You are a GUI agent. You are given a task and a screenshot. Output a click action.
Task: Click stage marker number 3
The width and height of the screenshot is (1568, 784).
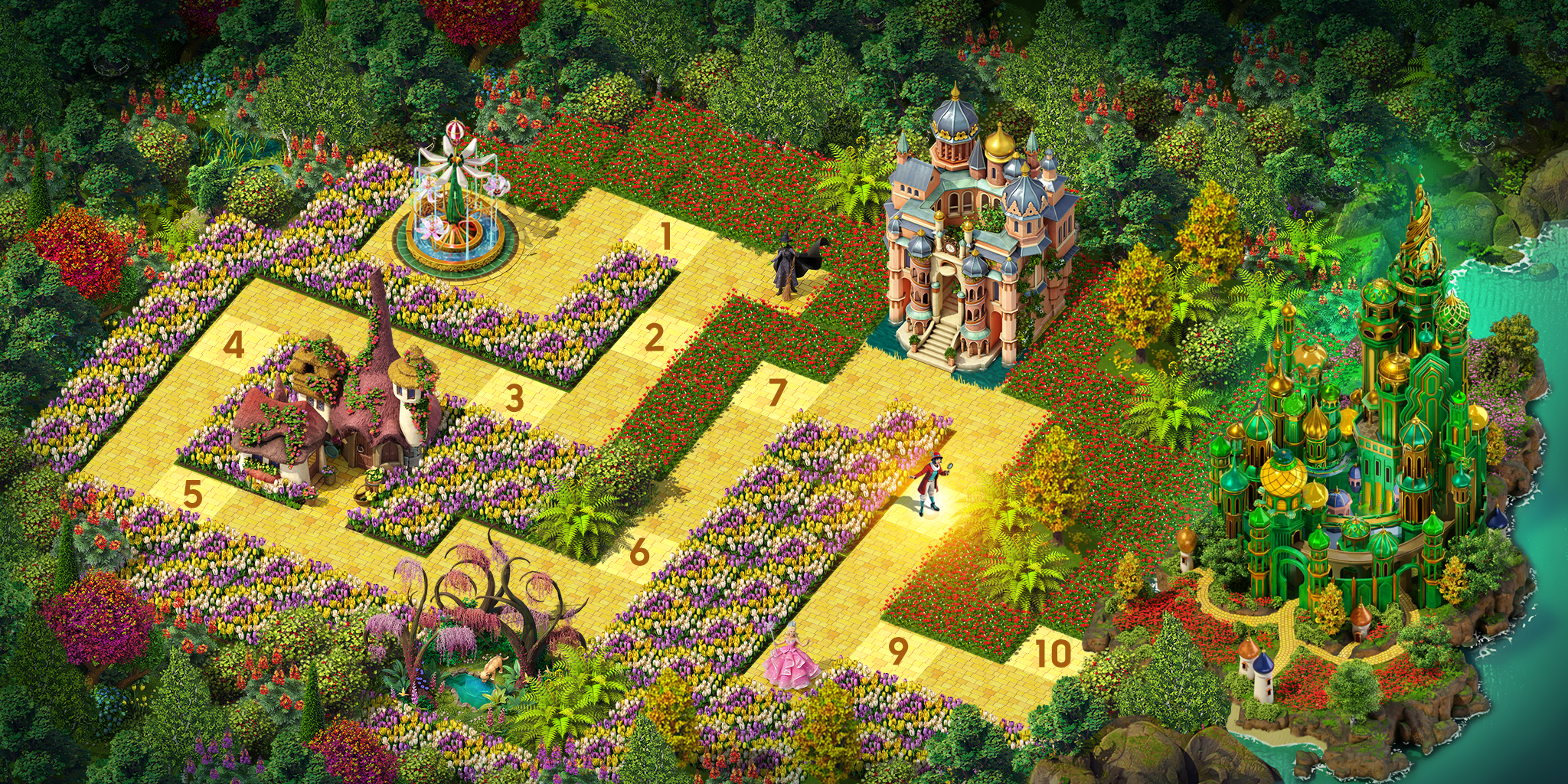pyautogui.click(x=514, y=398)
